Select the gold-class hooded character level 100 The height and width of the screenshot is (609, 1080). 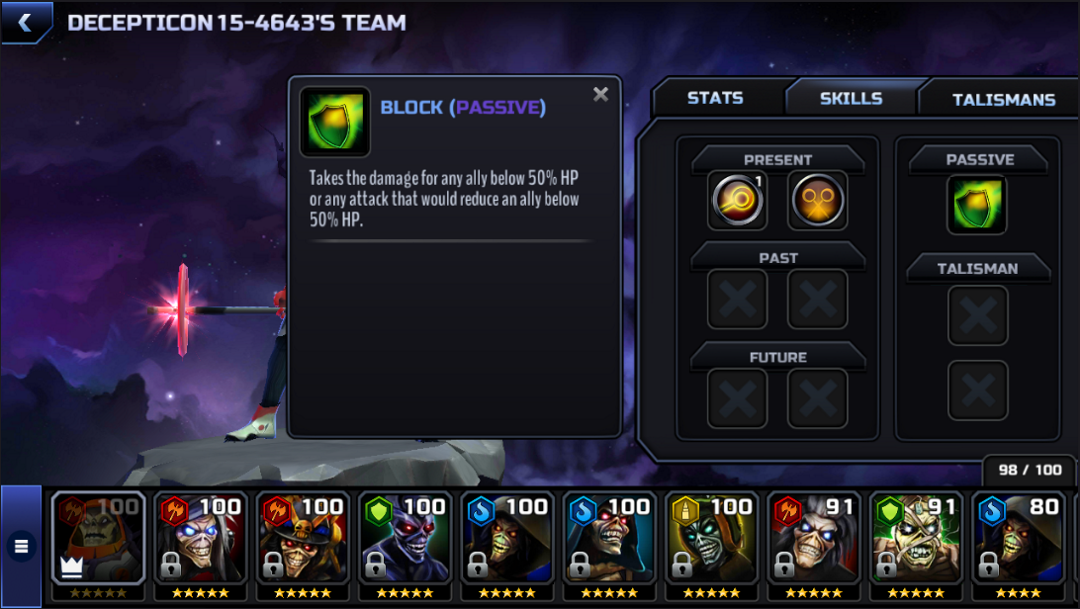point(711,538)
